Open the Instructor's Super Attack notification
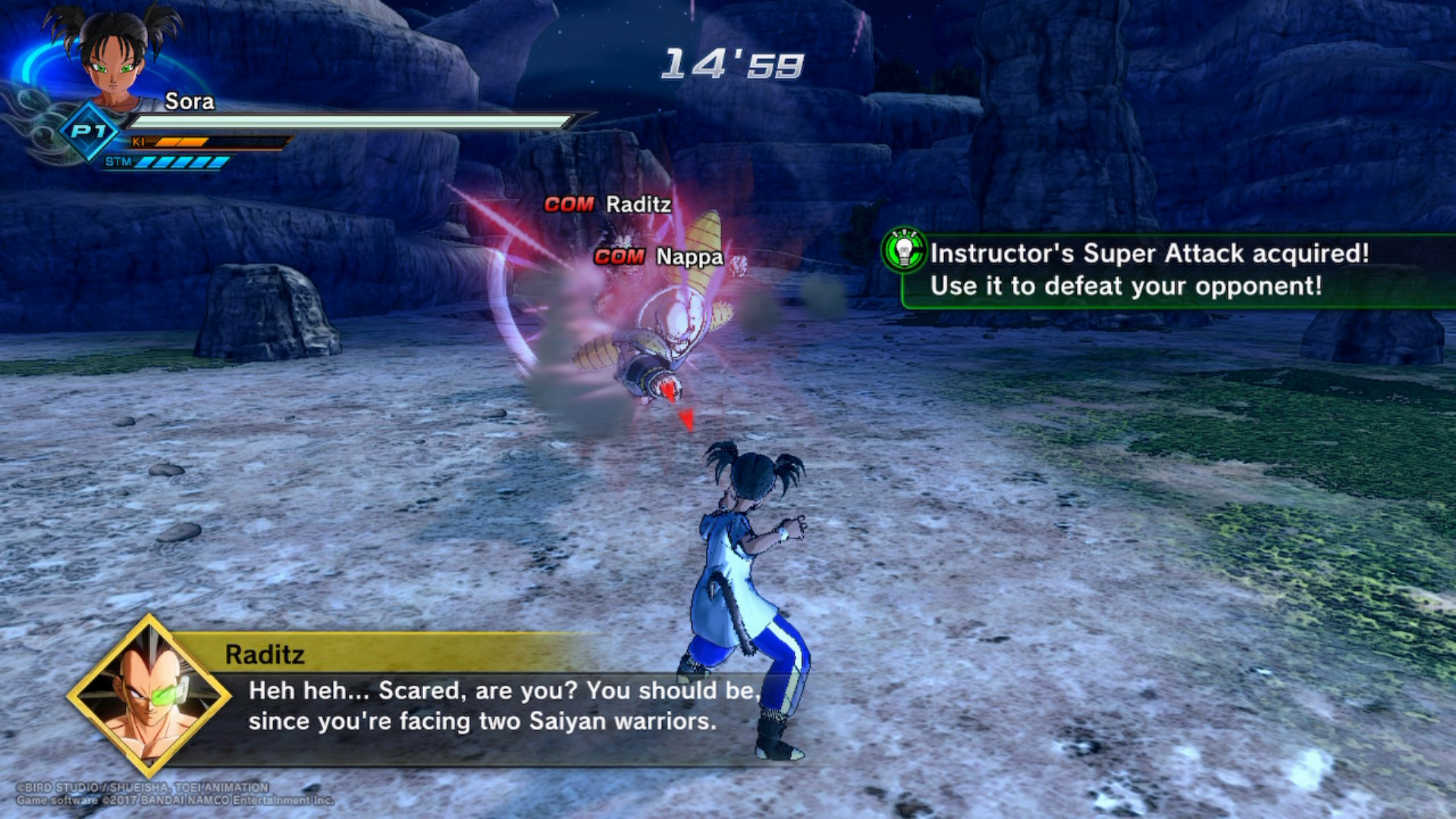Viewport: 1456px width, 819px height. pos(1149,270)
